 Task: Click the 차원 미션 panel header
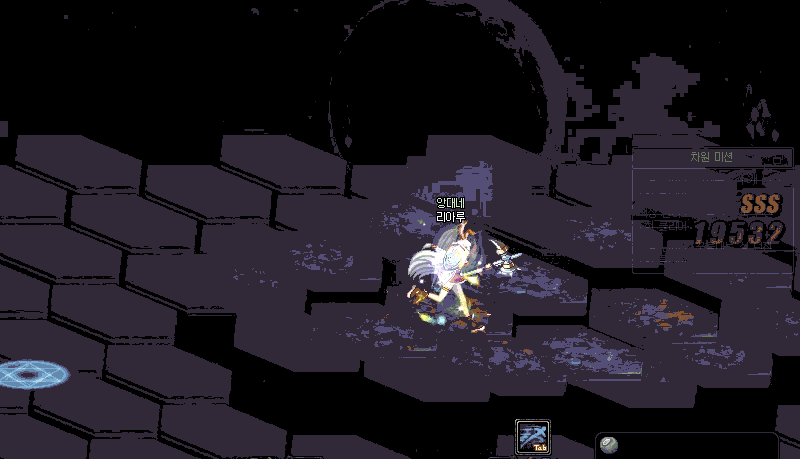pyautogui.click(x=711, y=157)
